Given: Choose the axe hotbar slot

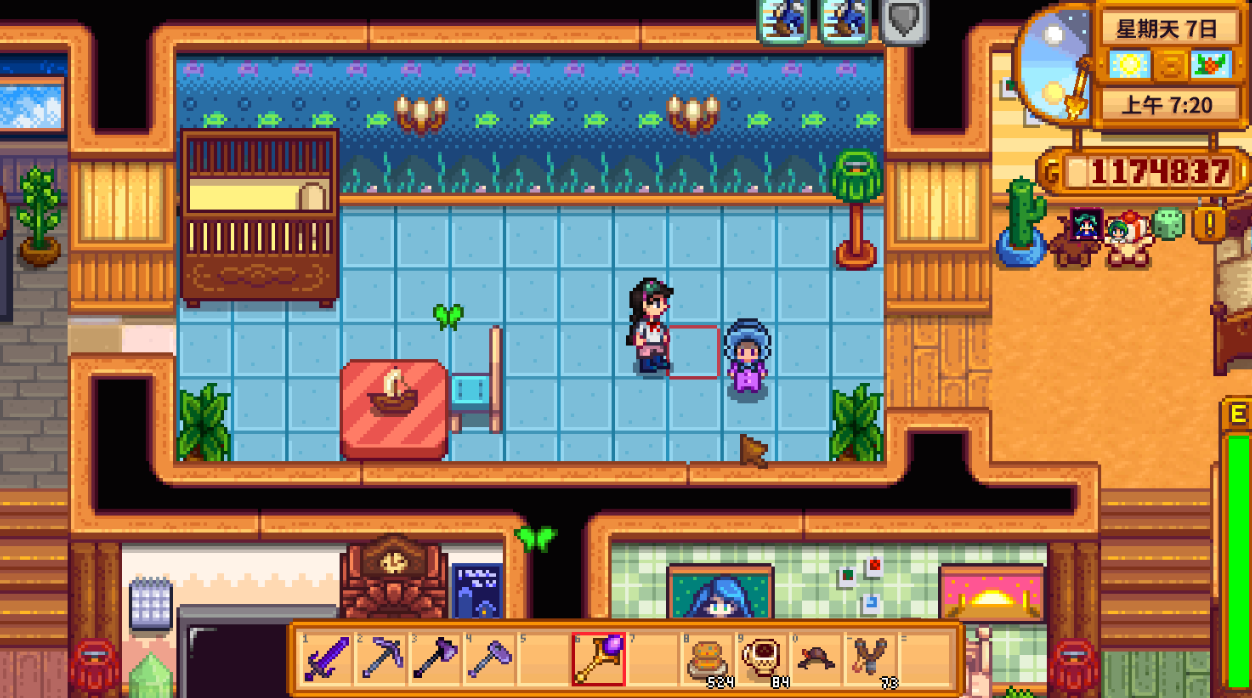Looking at the screenshot, I should point(435,659).
